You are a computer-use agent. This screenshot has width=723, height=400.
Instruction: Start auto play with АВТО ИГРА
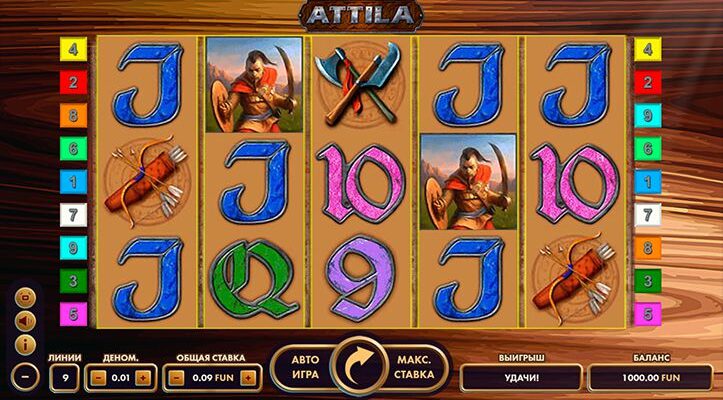pyautogui.click(x=304, y=367)
